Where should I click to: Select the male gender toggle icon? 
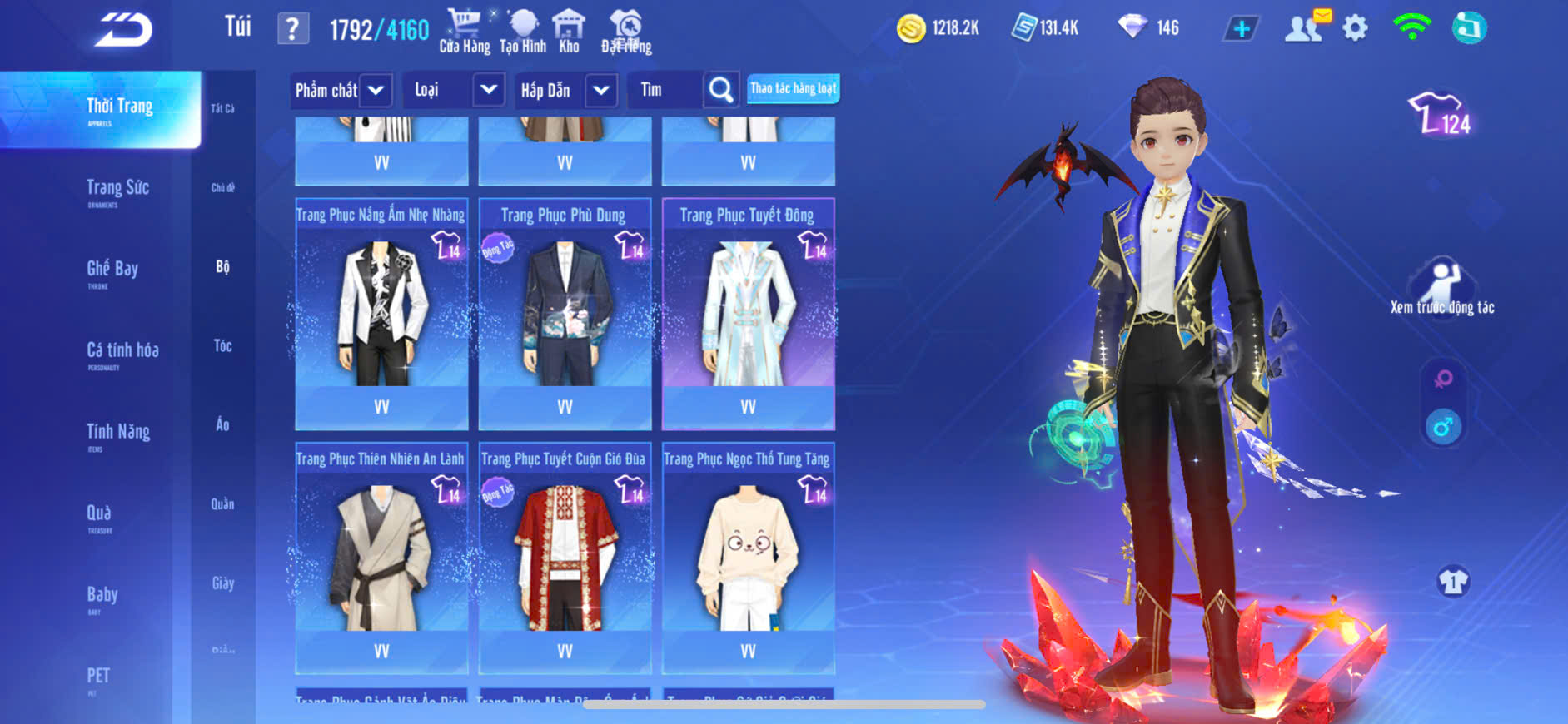point(1443,428)
